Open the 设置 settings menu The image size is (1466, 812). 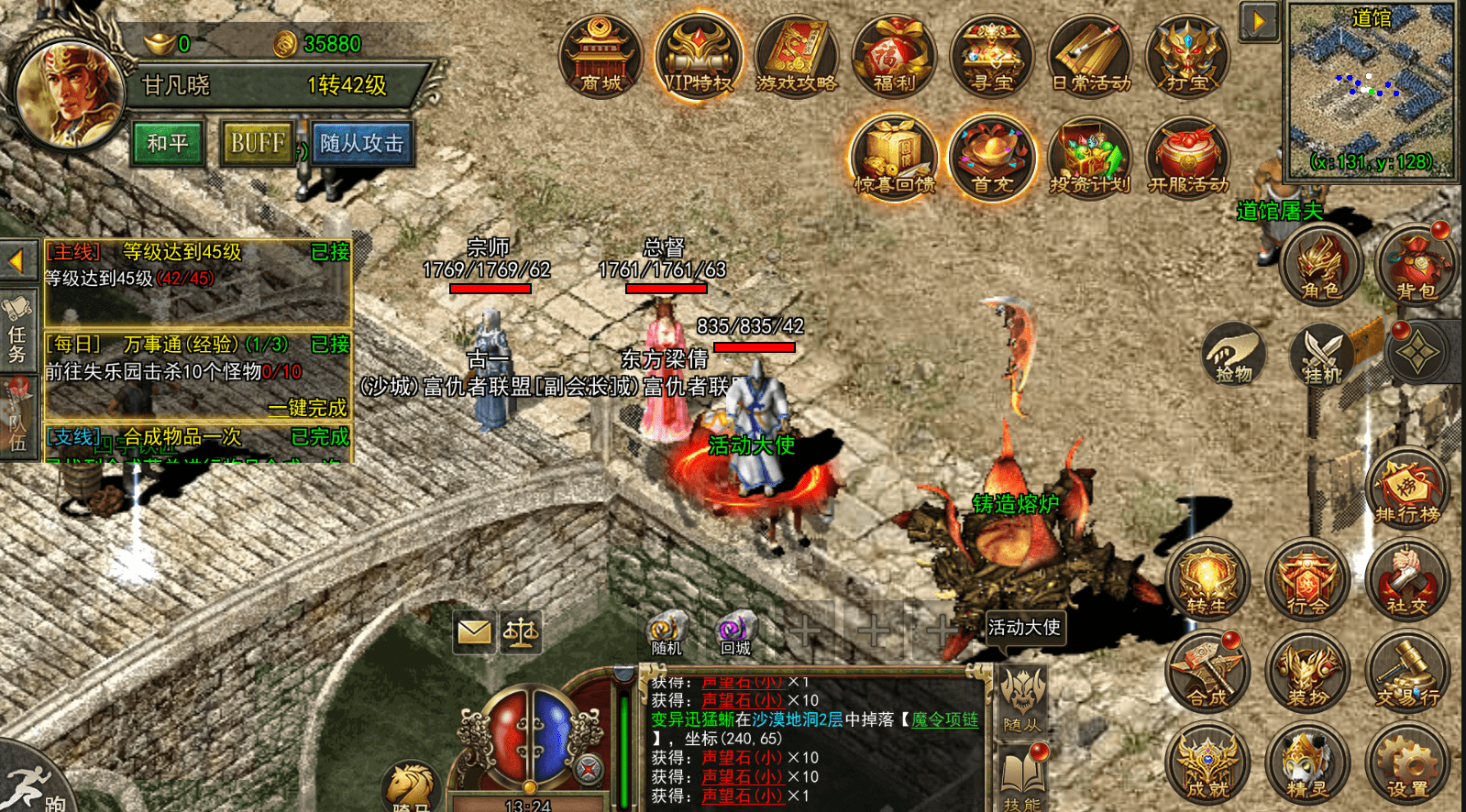(x=1406, y=763)
